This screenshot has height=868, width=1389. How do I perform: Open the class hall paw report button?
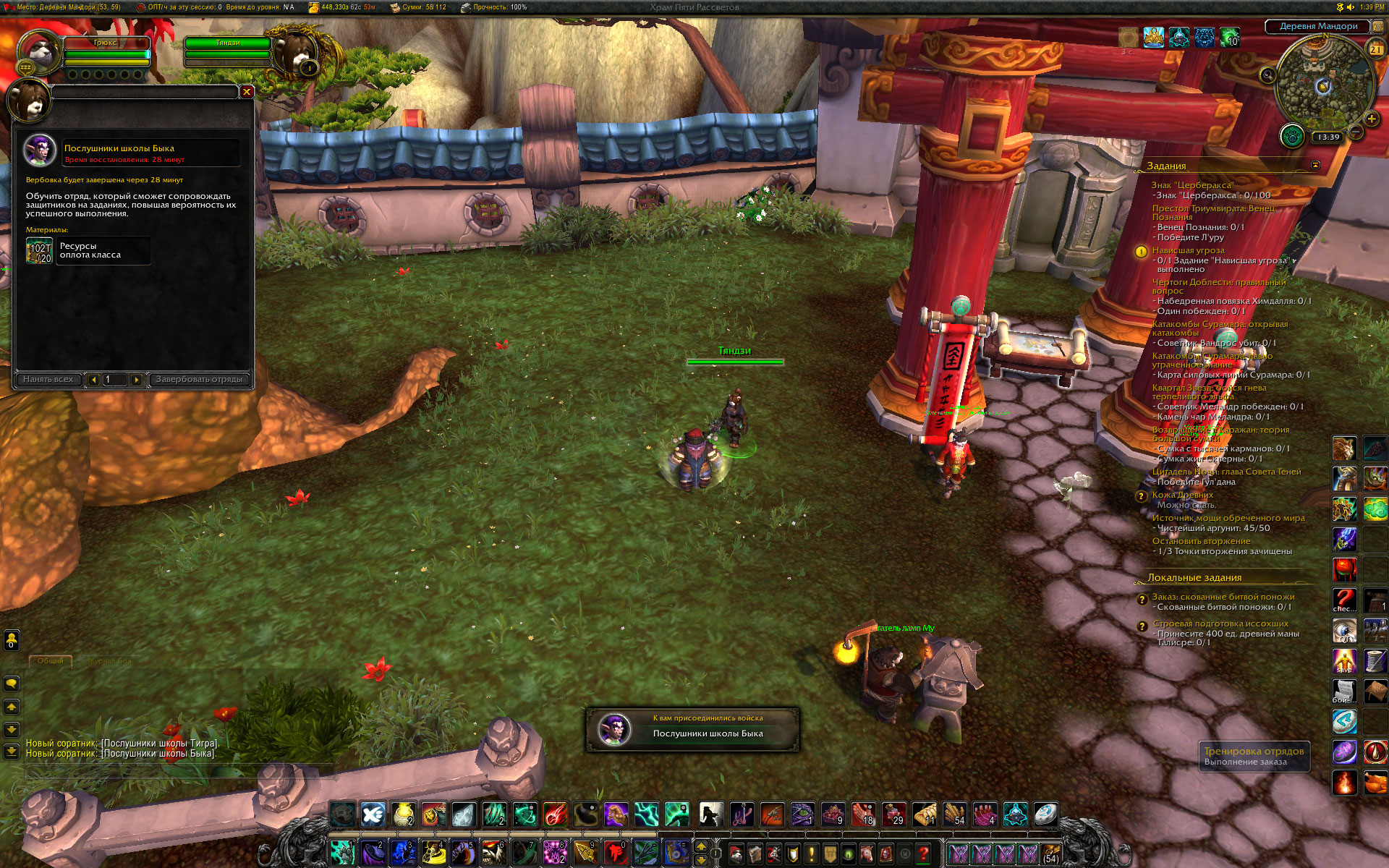click(1292, 136)
